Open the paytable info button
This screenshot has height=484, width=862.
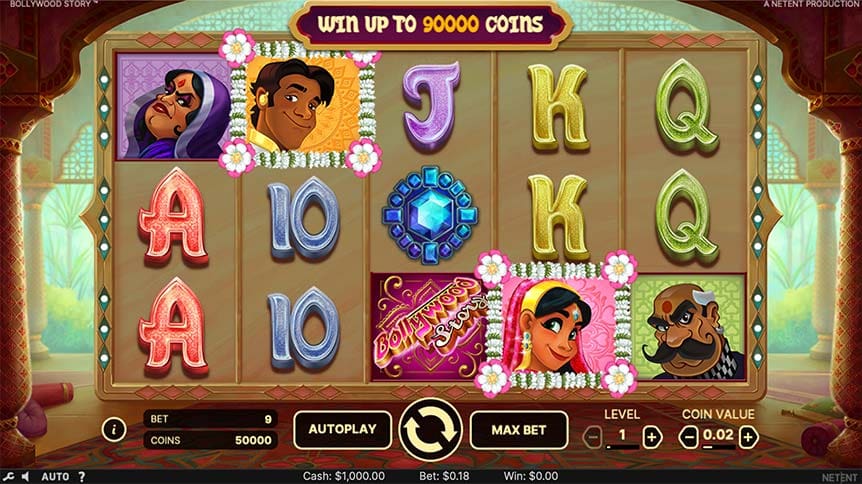[x=114, y=430]
